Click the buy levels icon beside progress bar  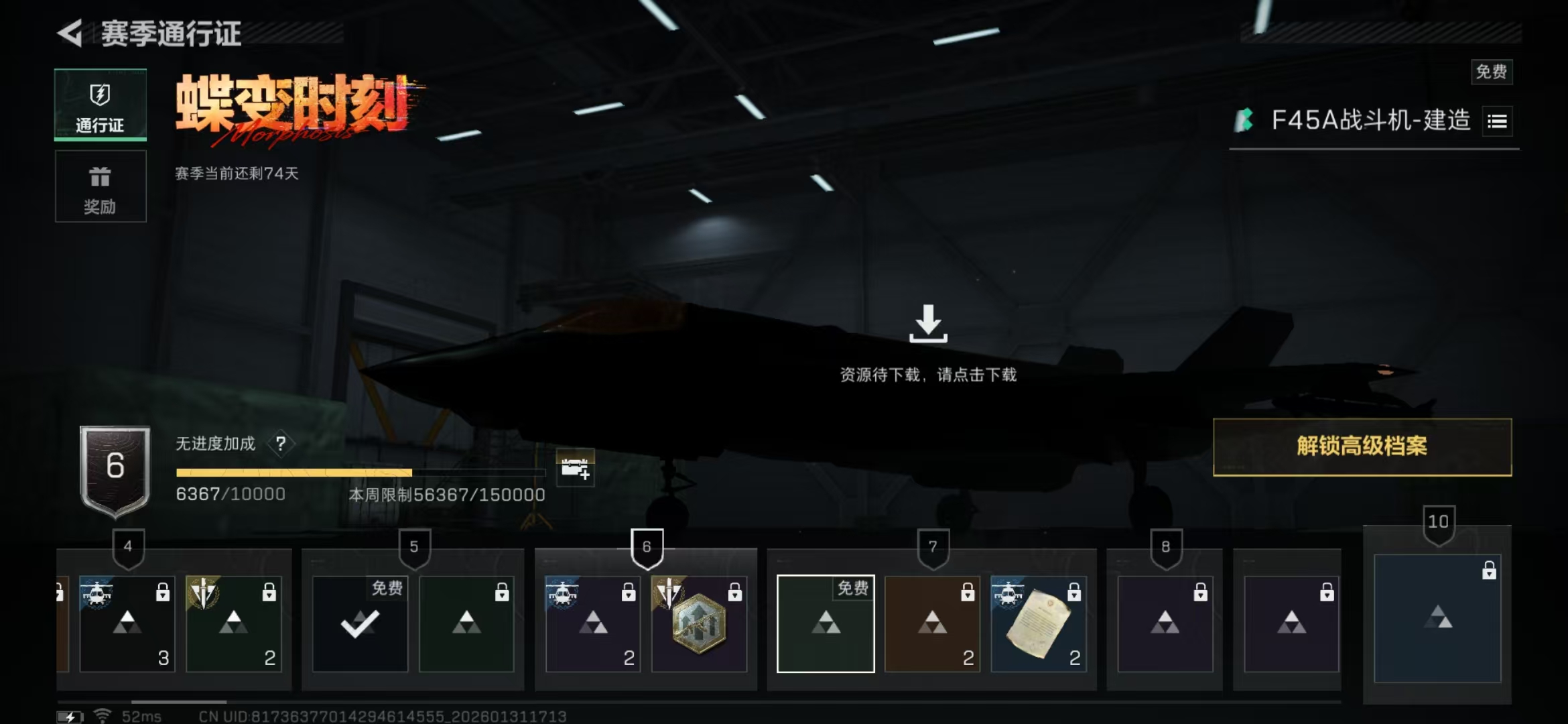(575, 468)
